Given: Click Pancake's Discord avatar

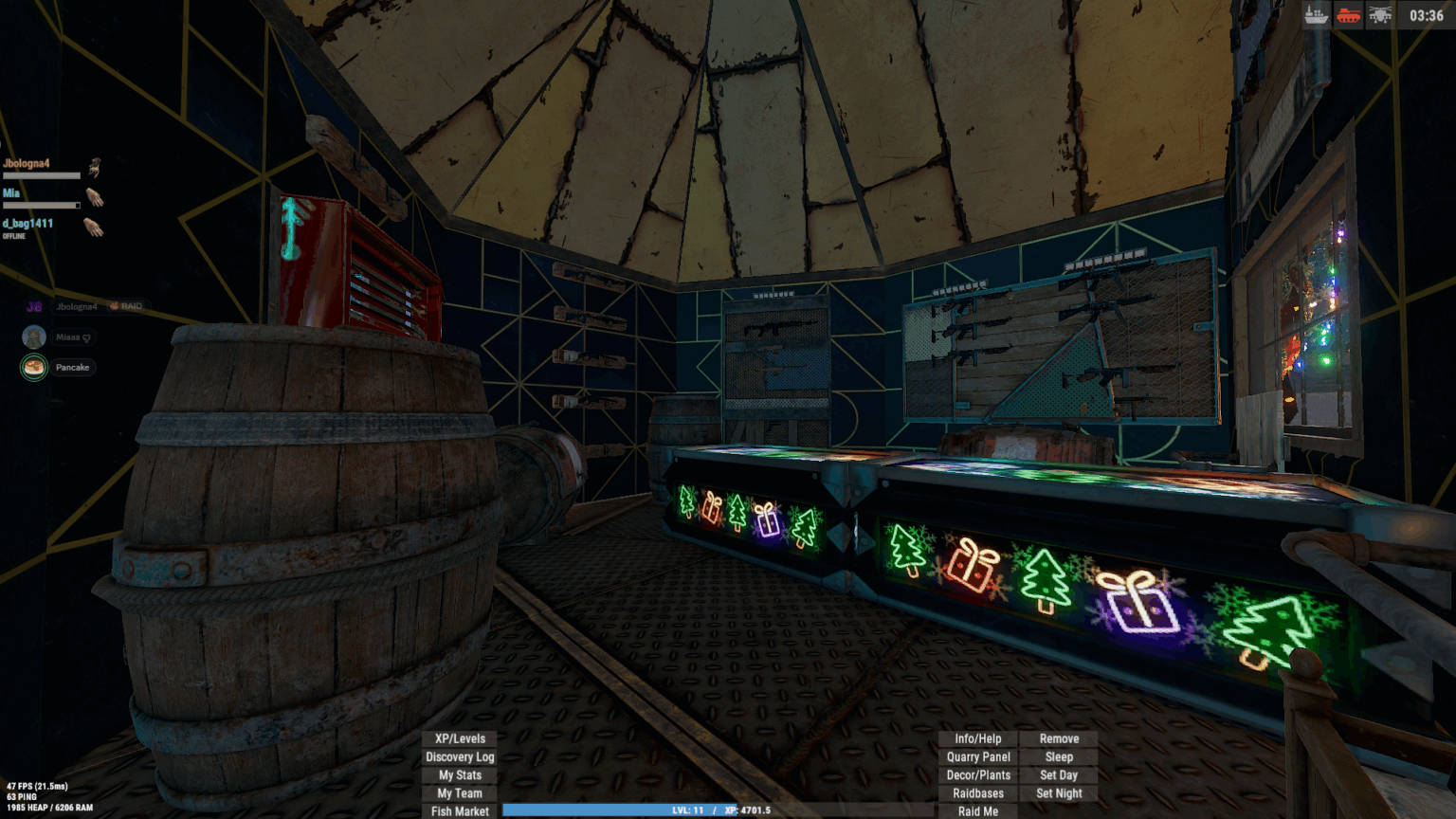Looking at the screenshot, I should tap(33, 368).
